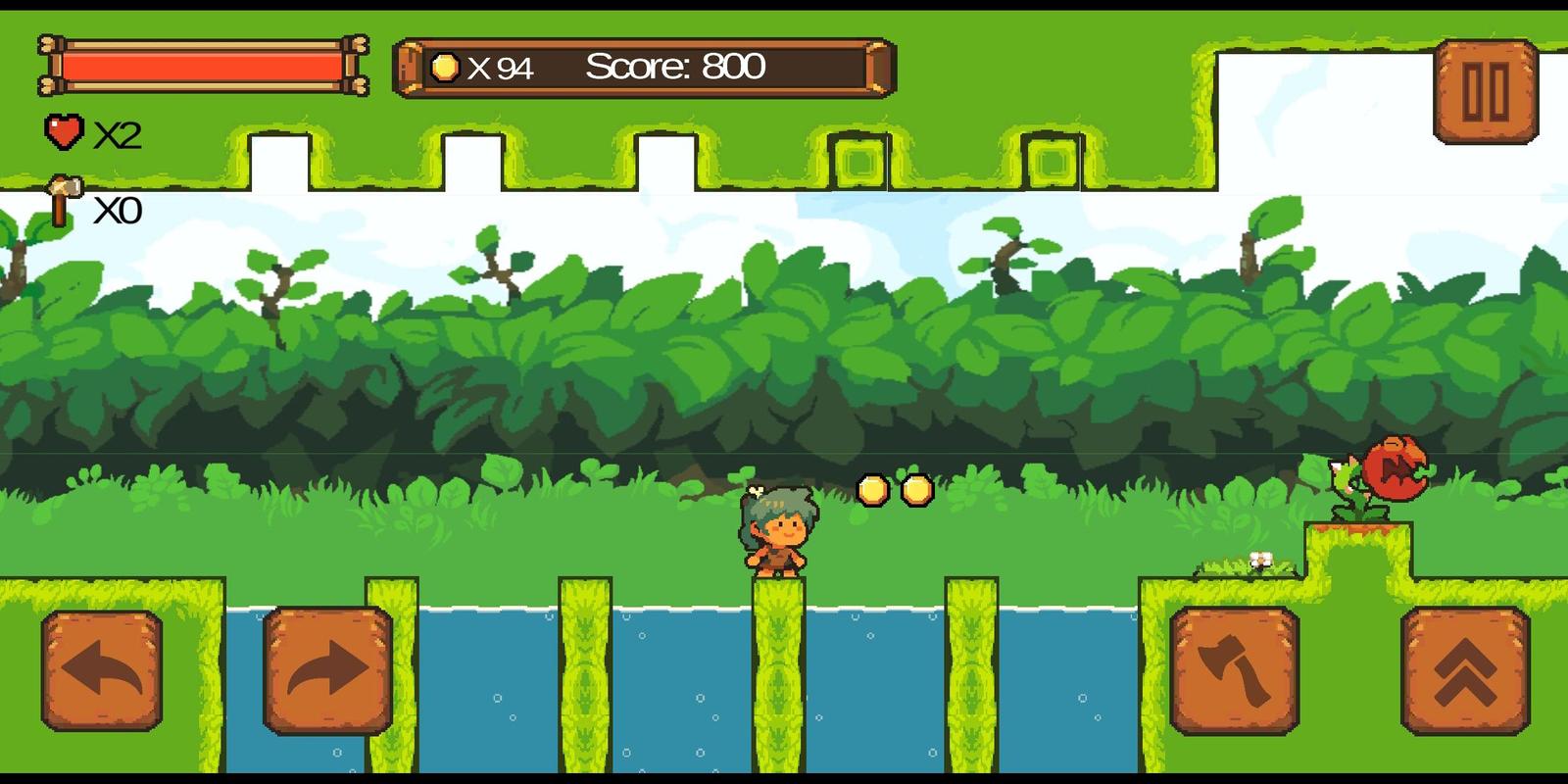This screenshot has width=1568, height=784.
Task: Tap the move left arrow button
Action: 102,671
